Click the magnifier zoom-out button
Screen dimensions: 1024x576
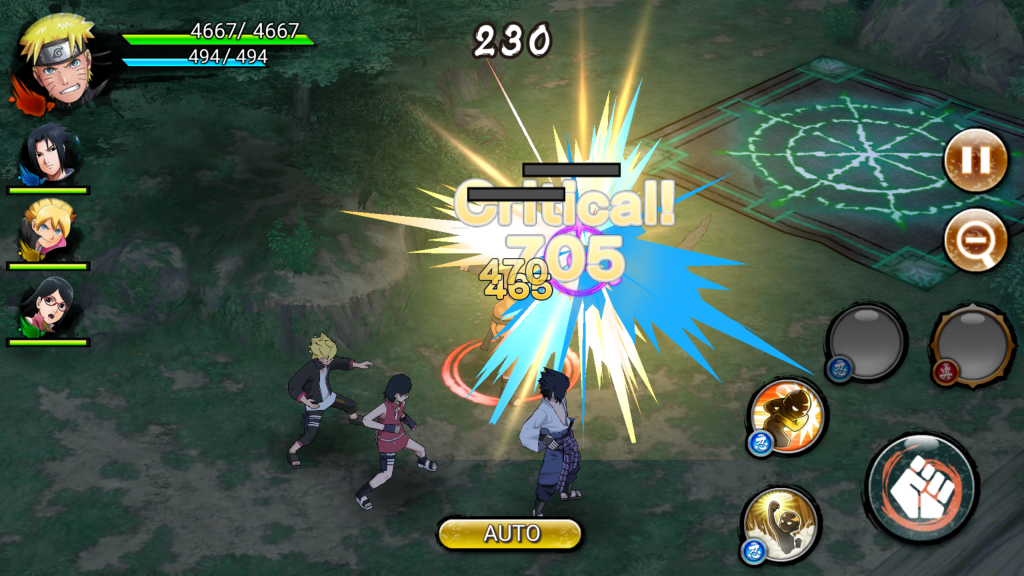975,239
